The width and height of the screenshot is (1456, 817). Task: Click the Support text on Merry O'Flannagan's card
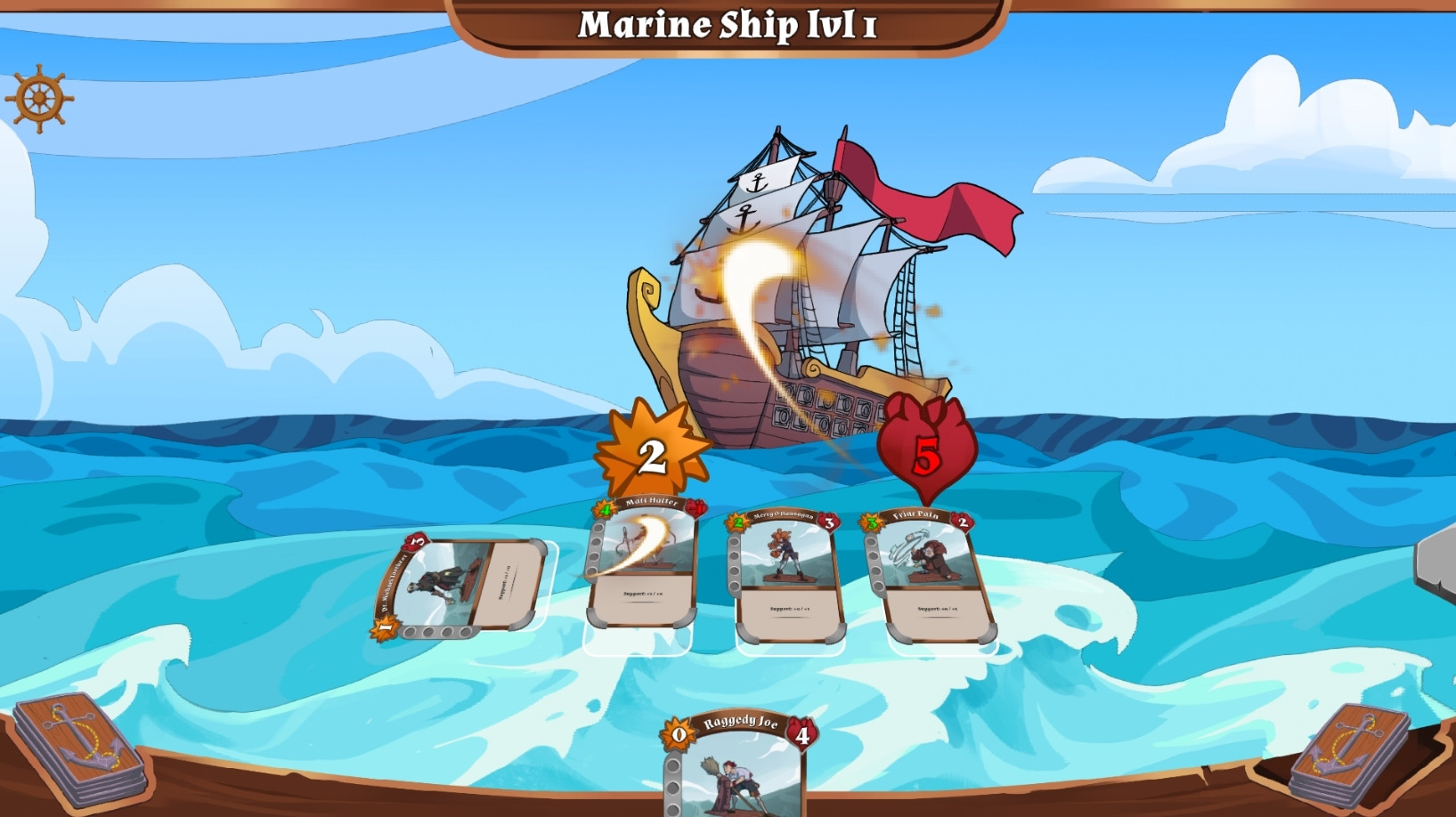pyautogui.click(x=788, y=610)
